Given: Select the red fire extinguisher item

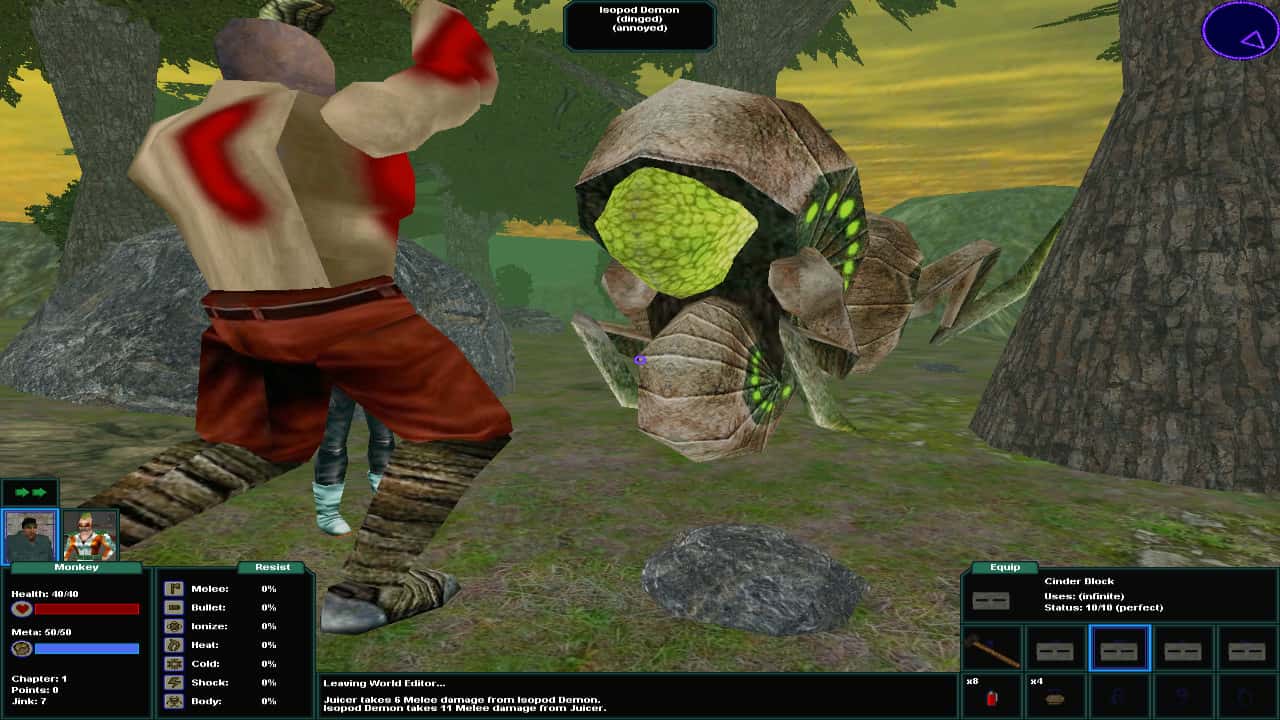Looking at the screenshot, I should tap(992, 697).
